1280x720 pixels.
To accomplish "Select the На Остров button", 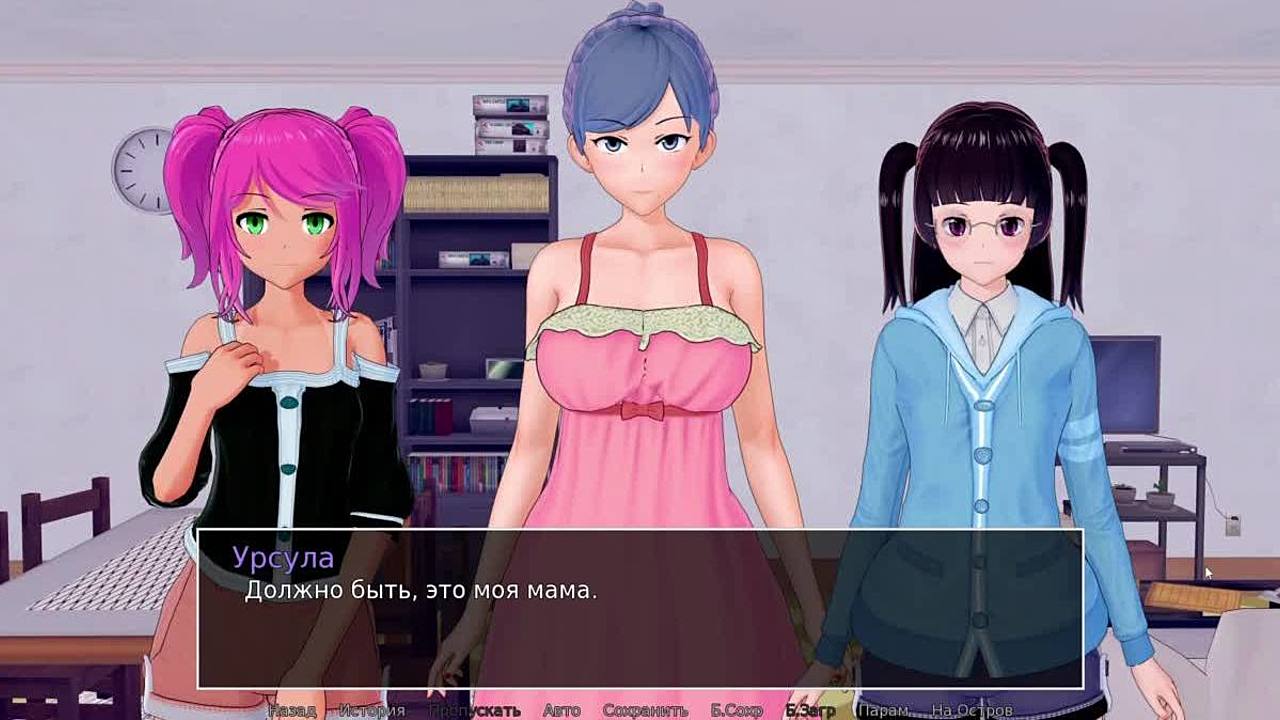I will 971,711.
